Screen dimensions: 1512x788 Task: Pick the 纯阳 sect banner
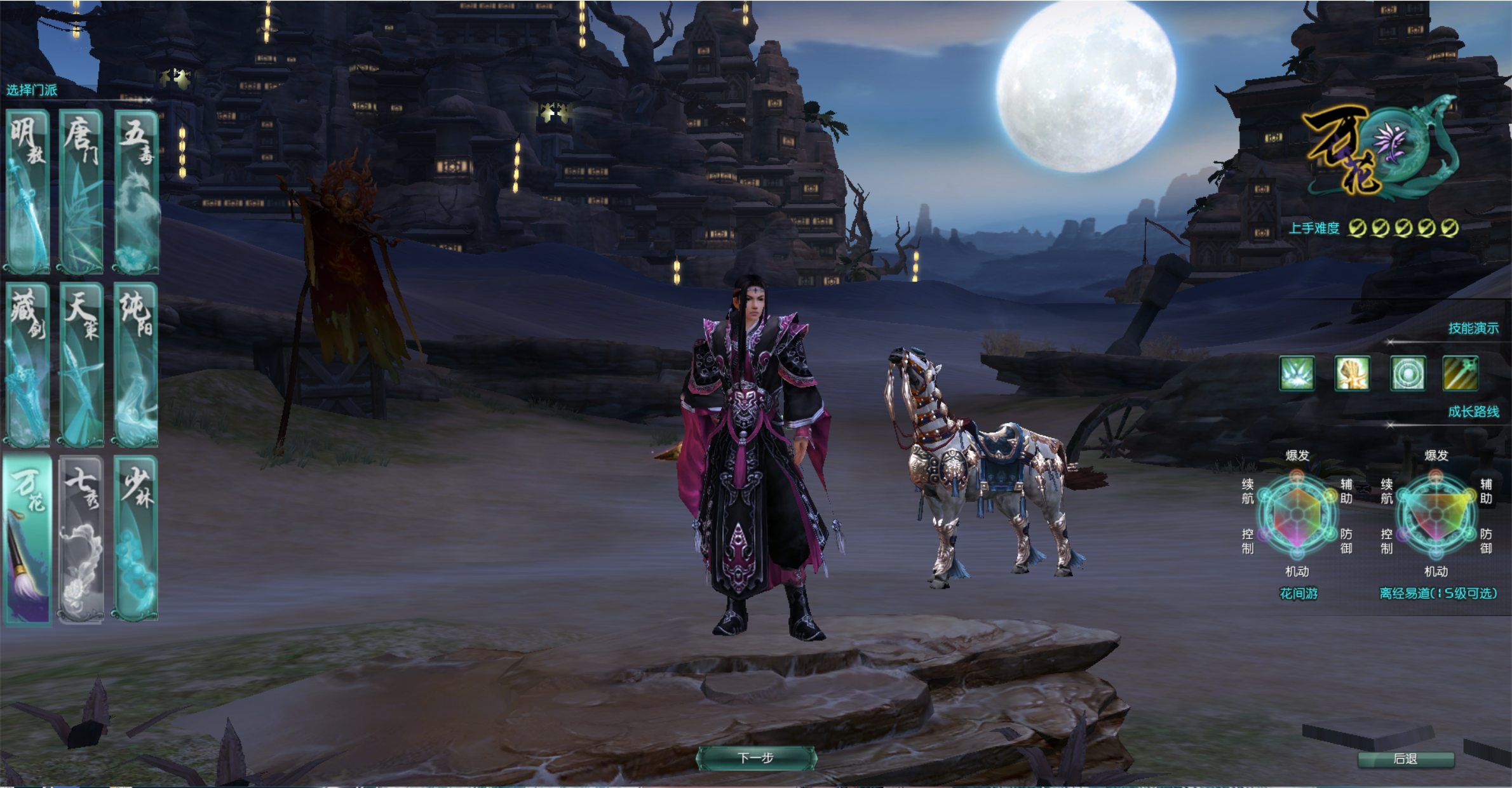pos(136,364)
